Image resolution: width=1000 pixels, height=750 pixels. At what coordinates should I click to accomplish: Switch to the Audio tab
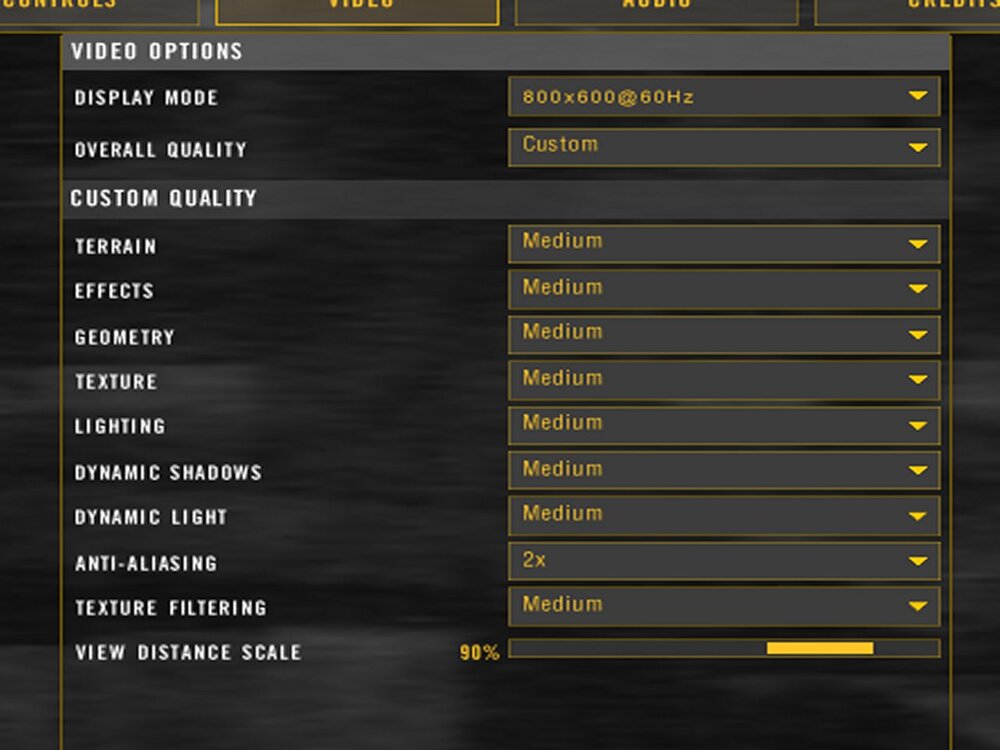[x=656, y=8]
